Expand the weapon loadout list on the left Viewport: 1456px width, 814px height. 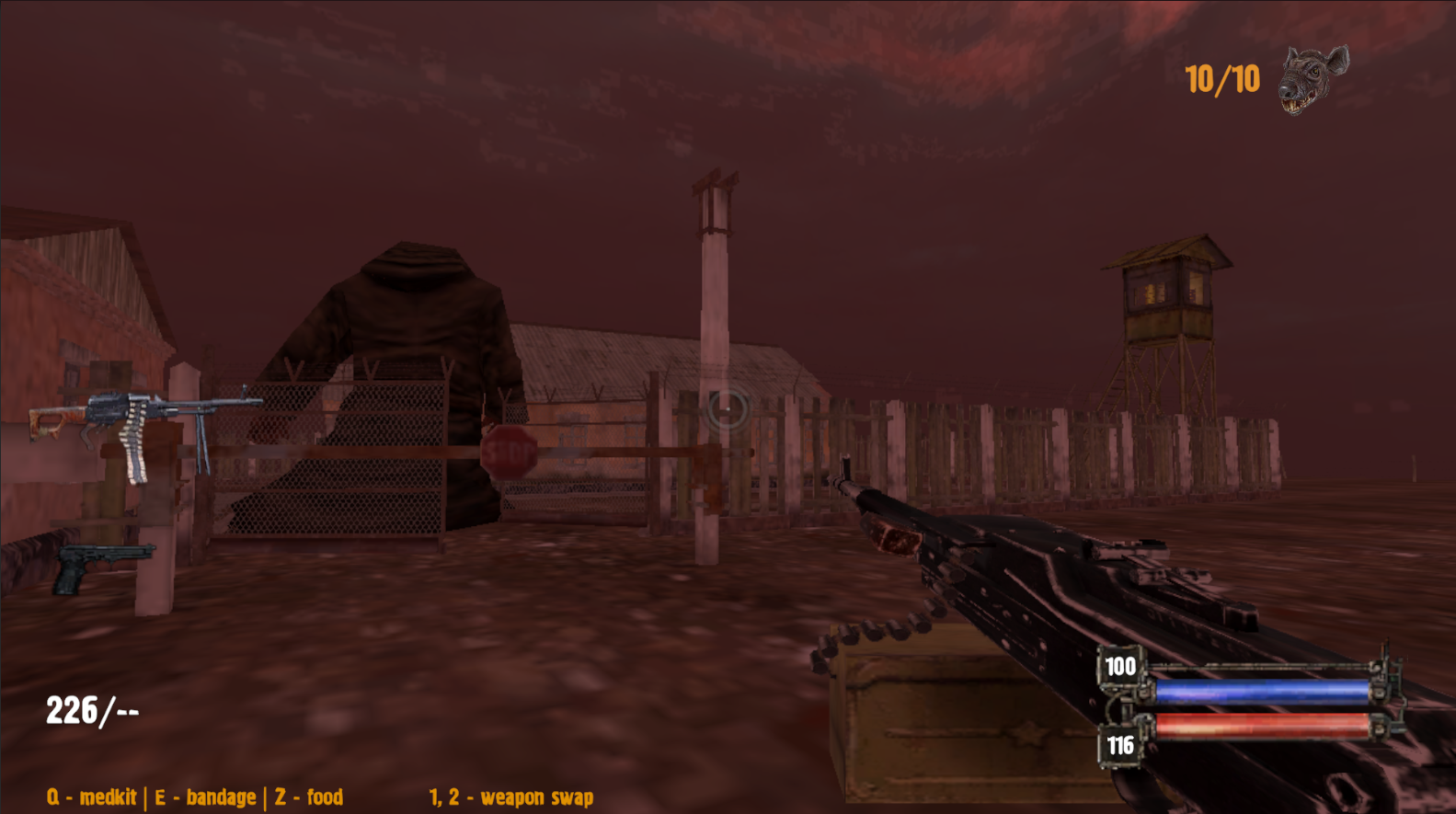(x=129, y=487)
